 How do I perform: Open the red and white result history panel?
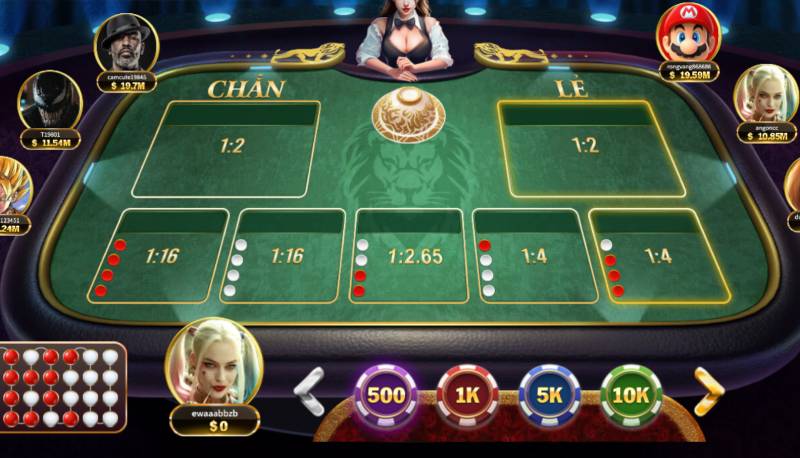click(62, 387)
